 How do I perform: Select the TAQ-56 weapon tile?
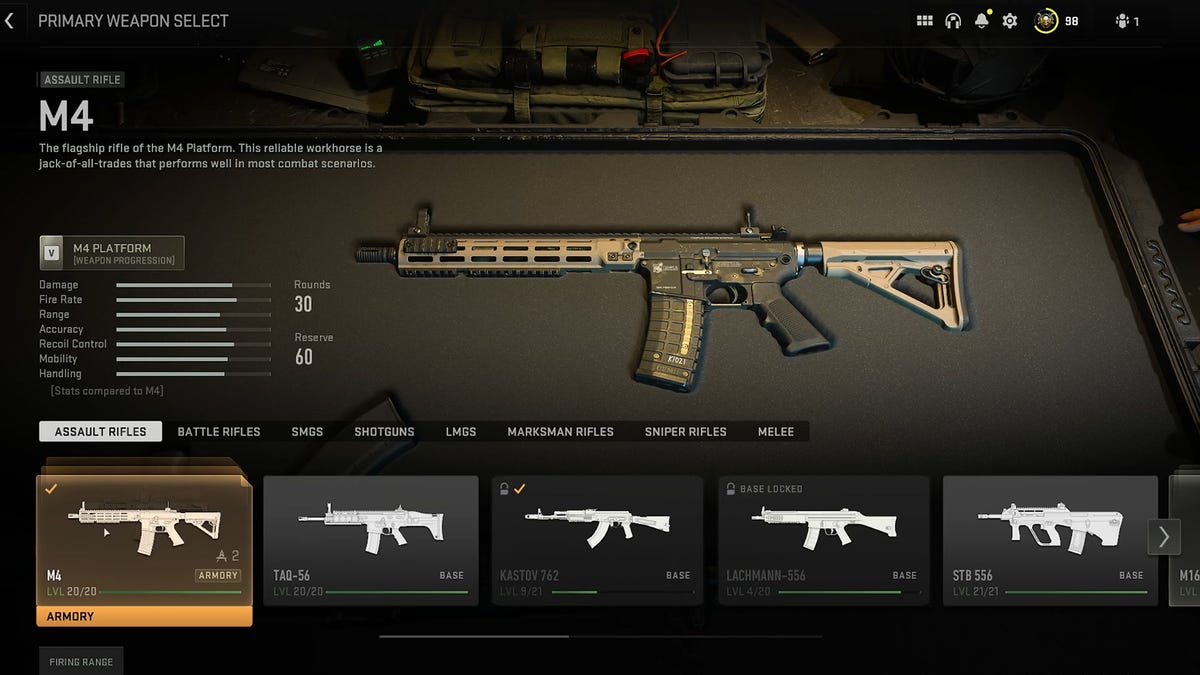370,540
